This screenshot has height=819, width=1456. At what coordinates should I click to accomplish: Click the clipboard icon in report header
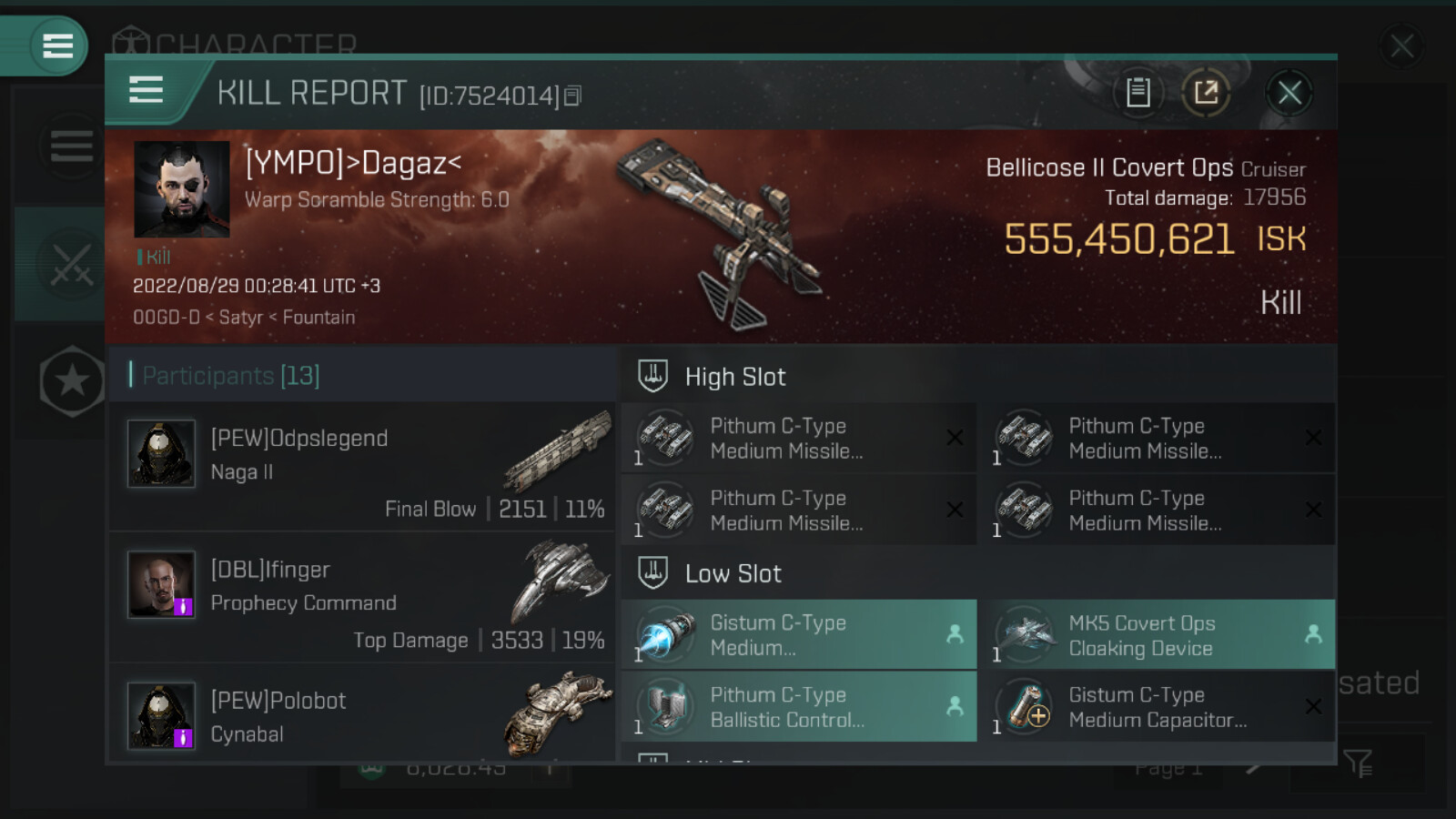click(1137, 93)
